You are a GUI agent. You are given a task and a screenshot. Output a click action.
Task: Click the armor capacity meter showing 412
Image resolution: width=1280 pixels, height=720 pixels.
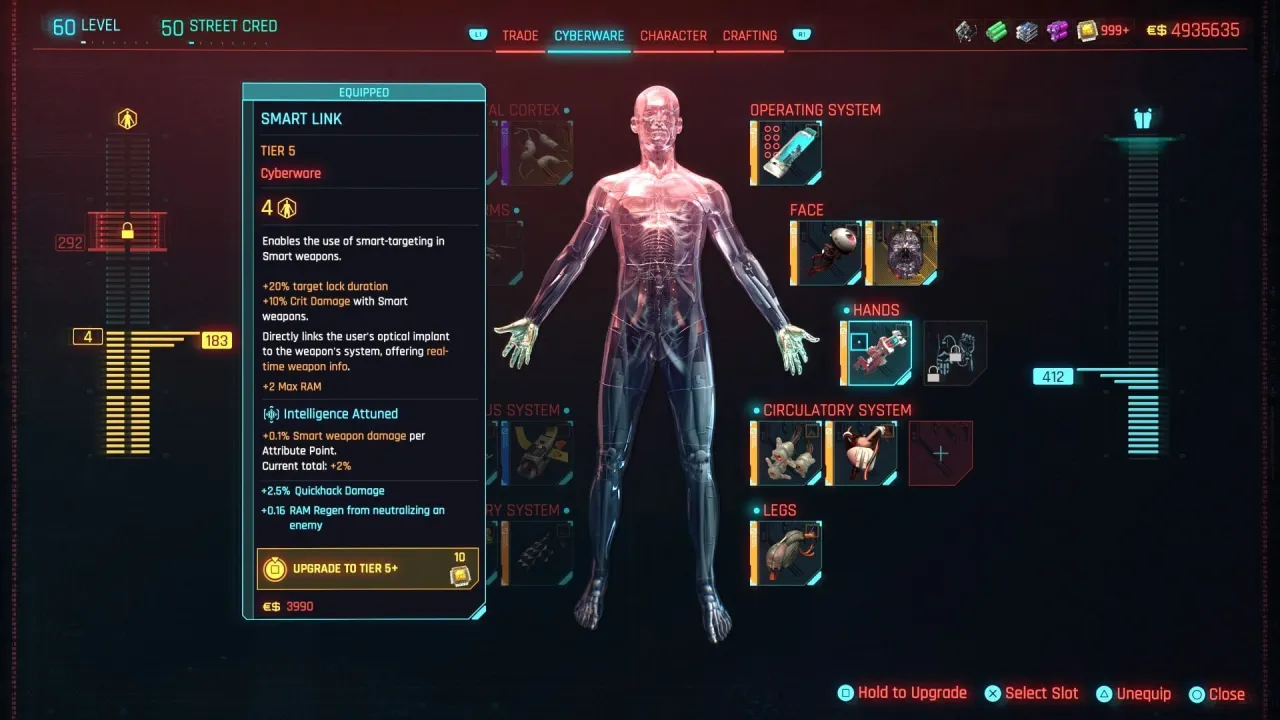[1055, 376]
